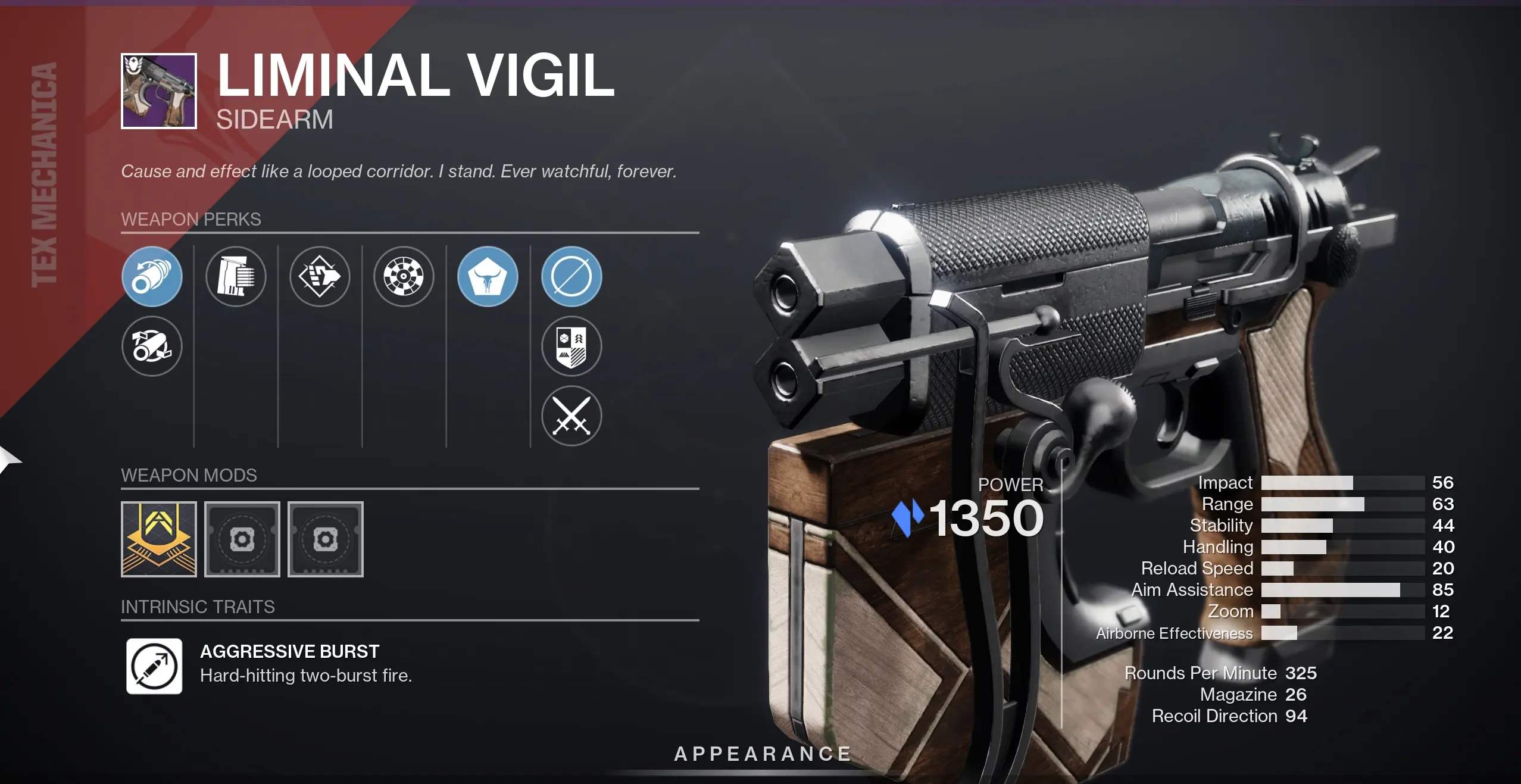Open the gold shader/mod slot under Weapon Mods
This screenshot has height=784, width=1521.
(158, 539)
